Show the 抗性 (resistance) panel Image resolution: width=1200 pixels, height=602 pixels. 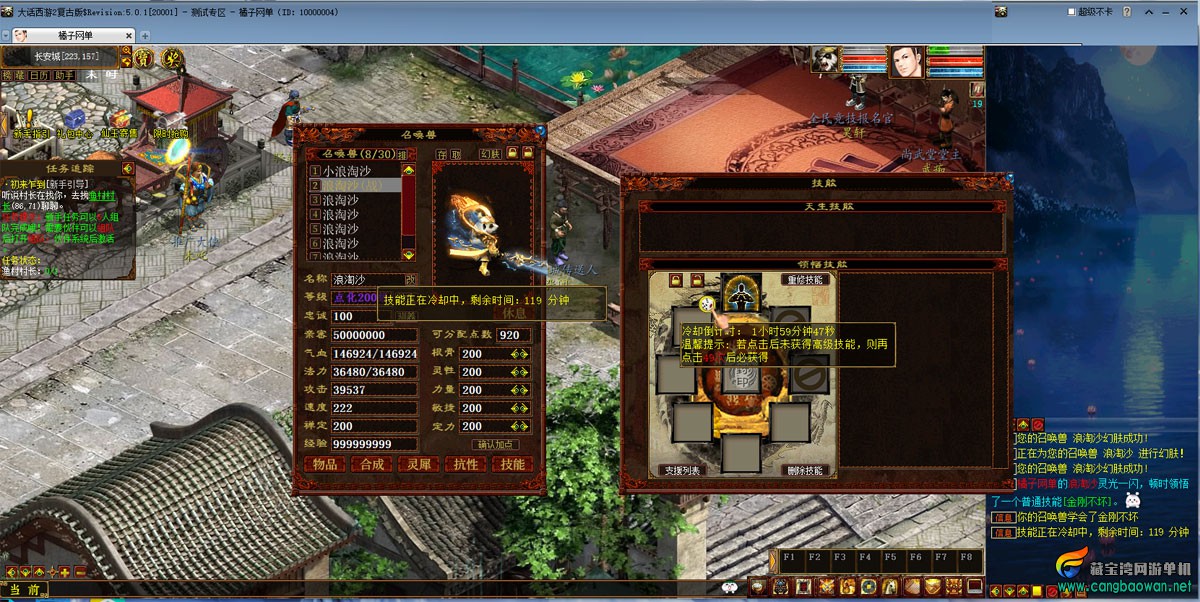click(x=466, y=464)
